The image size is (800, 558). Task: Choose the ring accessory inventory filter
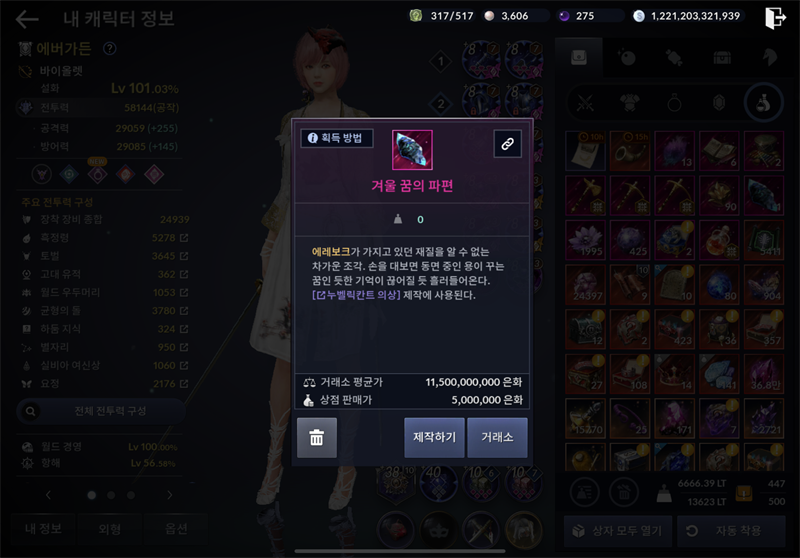point(674,101)
